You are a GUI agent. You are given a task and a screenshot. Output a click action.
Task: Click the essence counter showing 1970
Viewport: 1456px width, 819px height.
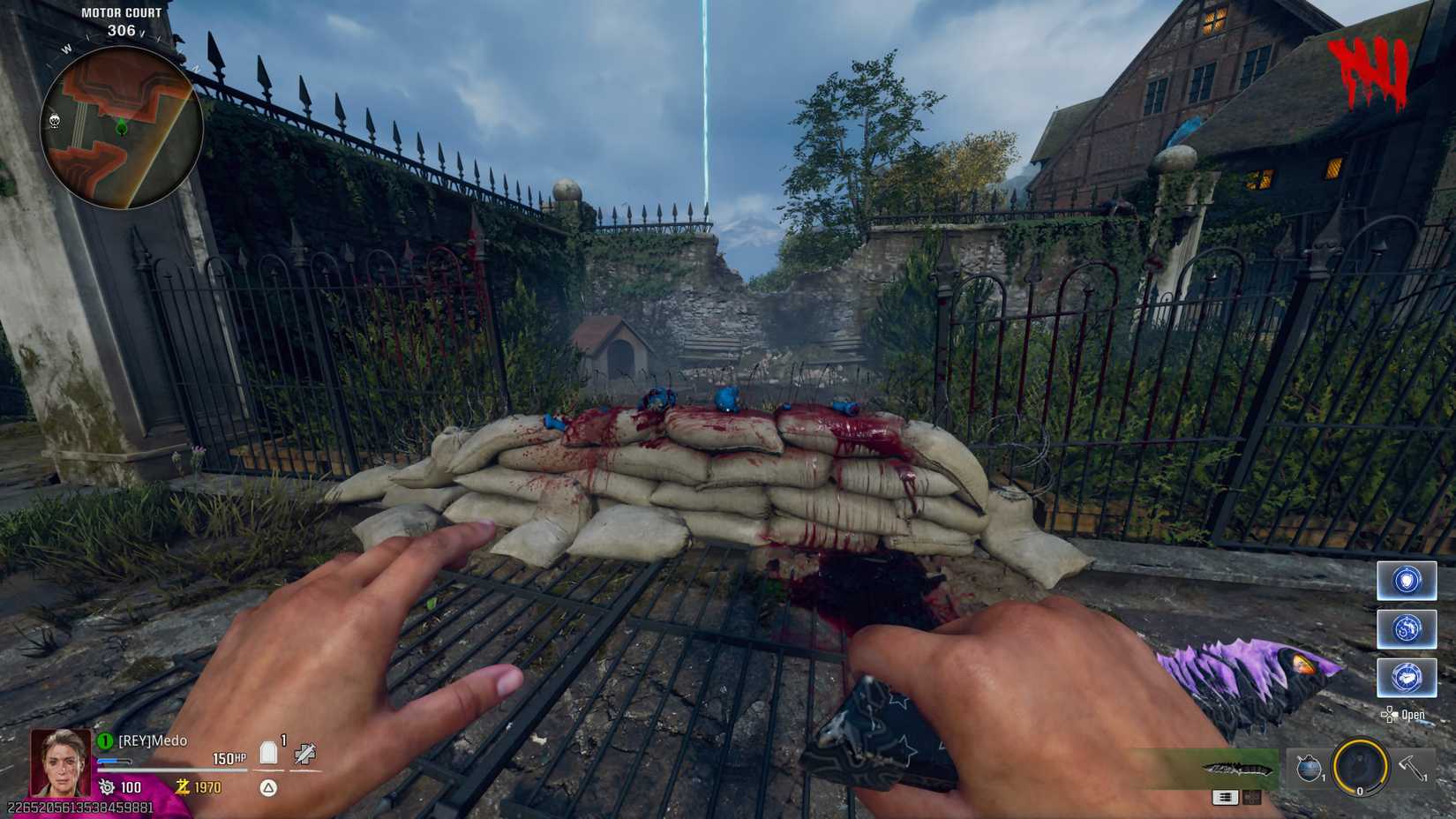(207, 787)
